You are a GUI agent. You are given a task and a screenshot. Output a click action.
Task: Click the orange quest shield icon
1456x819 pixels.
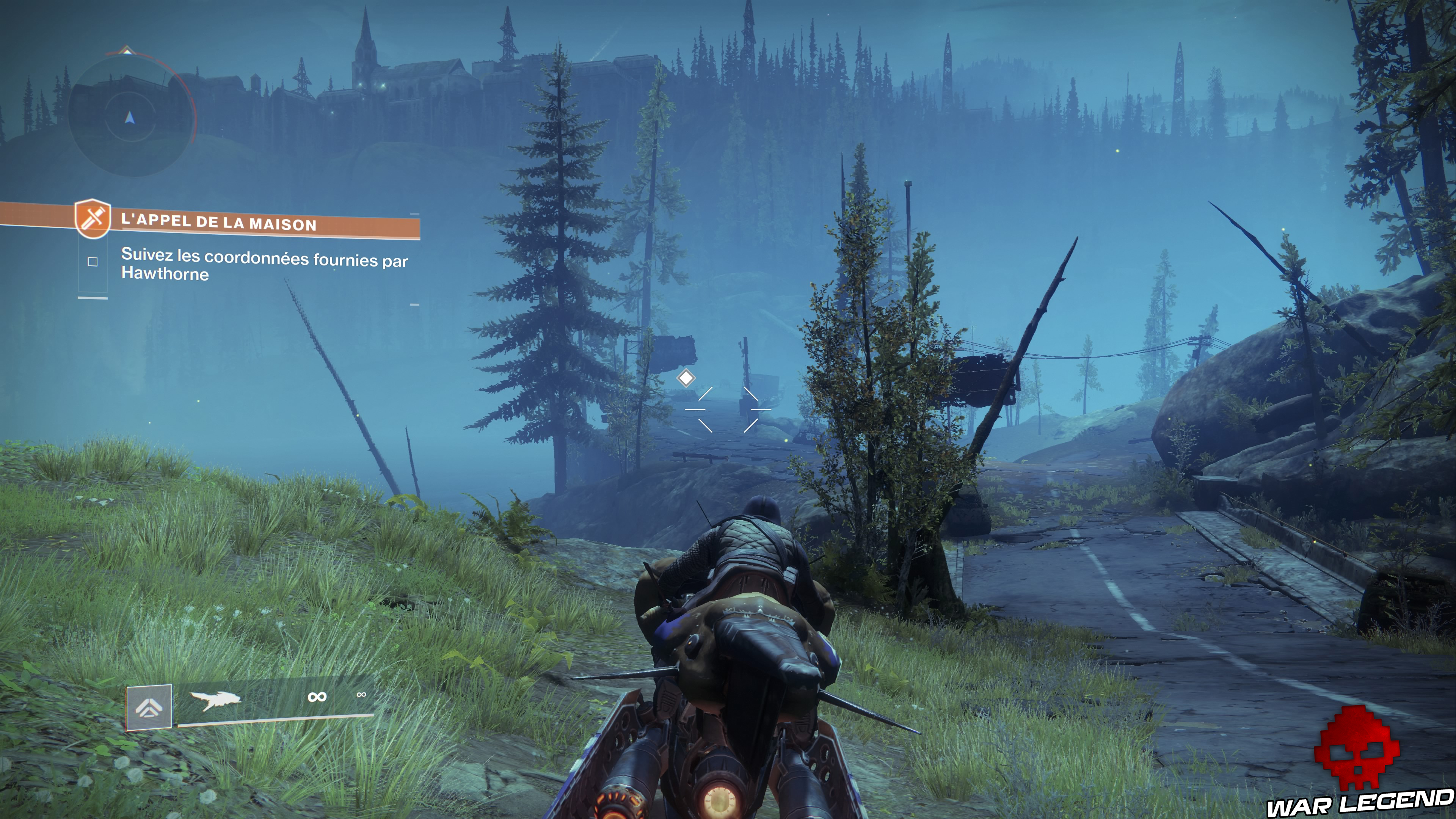coord(93,218)
